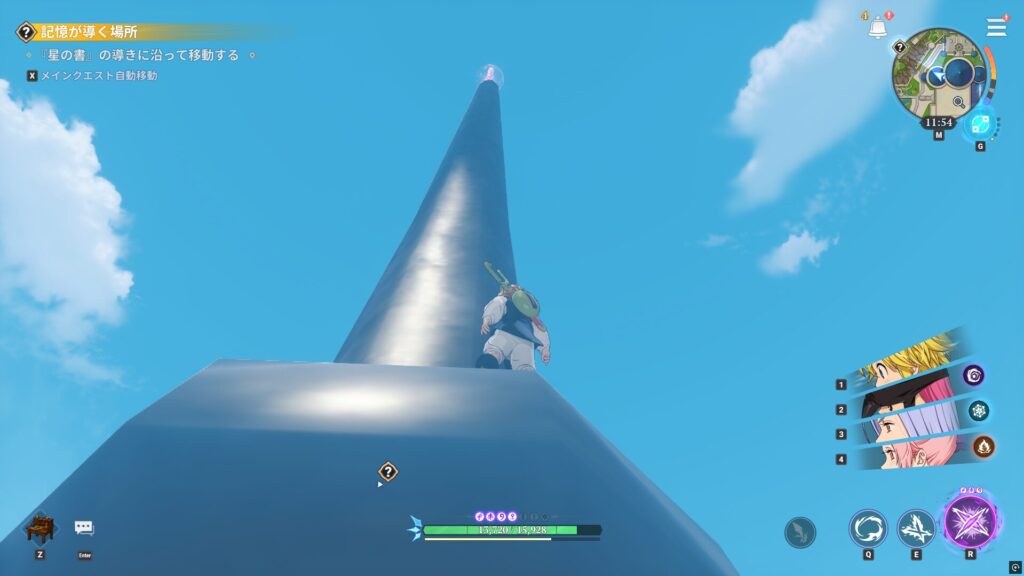Tap the purple swirl element icon

pyautogui.click(x=973, y=375)
